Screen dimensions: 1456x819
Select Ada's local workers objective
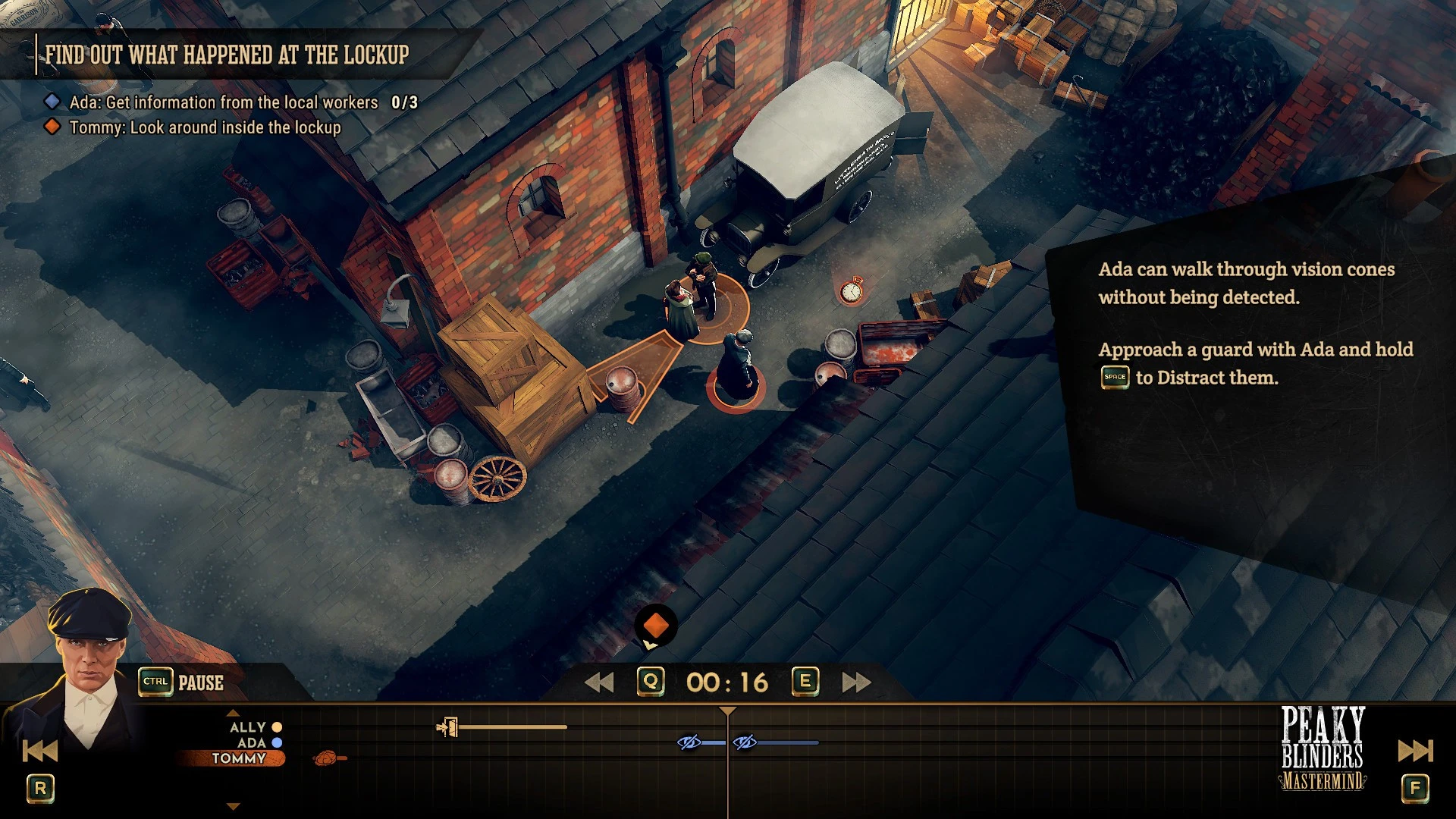[224, 102]
